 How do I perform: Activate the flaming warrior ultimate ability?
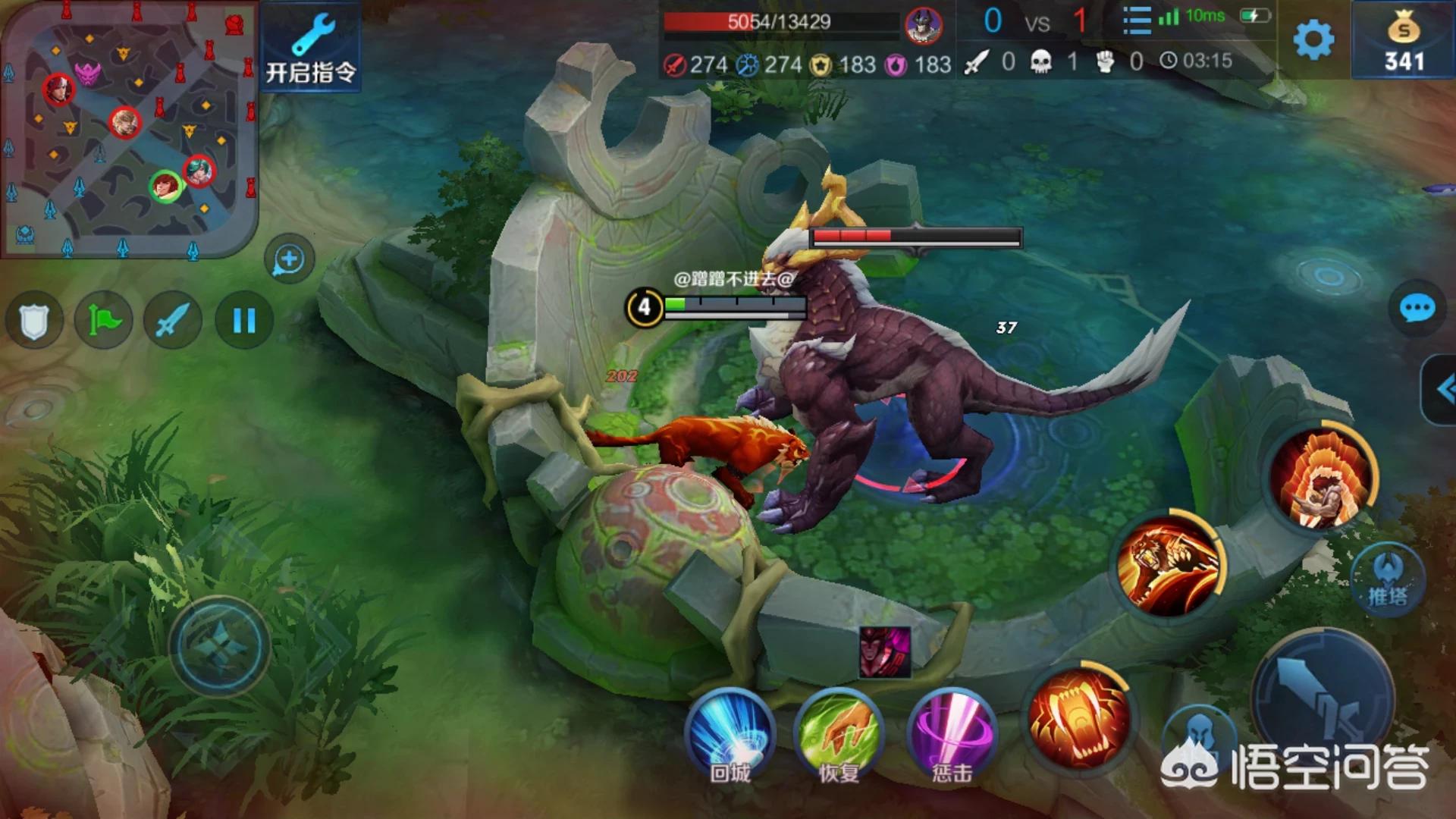click(x=1323, y=478)
